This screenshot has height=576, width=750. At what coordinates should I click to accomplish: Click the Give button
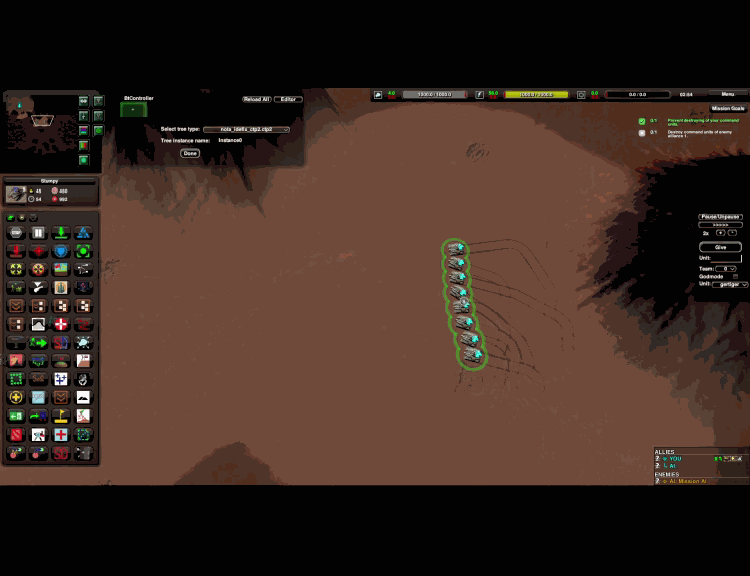[x=720, y=247]
